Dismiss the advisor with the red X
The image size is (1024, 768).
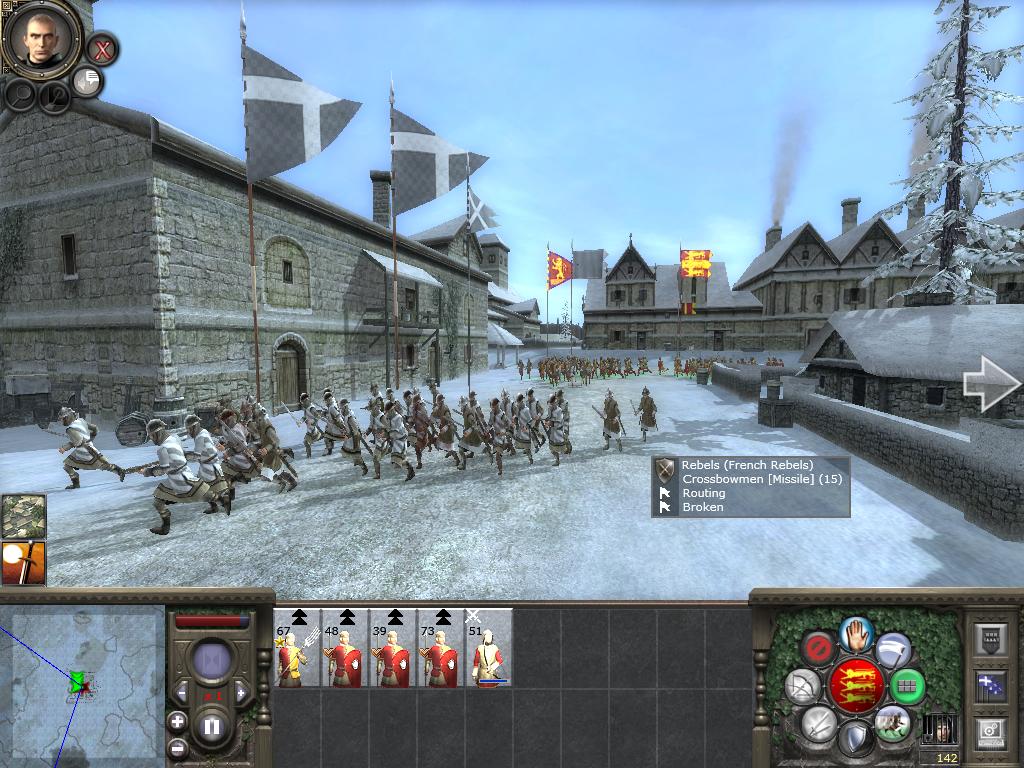[101, 48]
